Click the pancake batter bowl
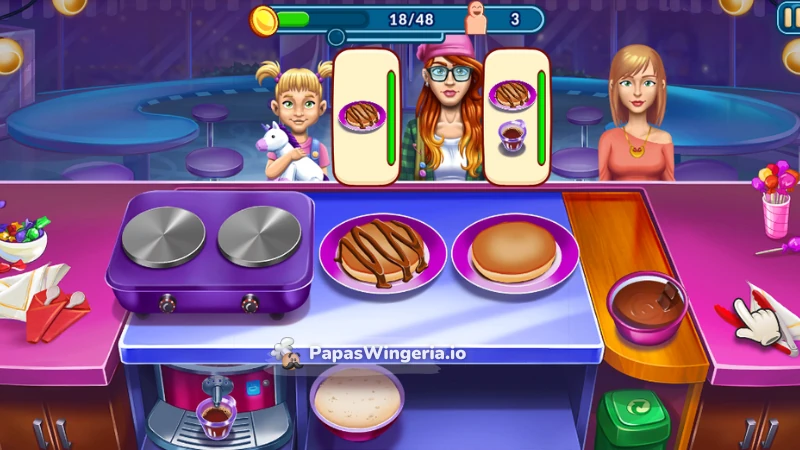800x450 pixels. pos(357,401)
